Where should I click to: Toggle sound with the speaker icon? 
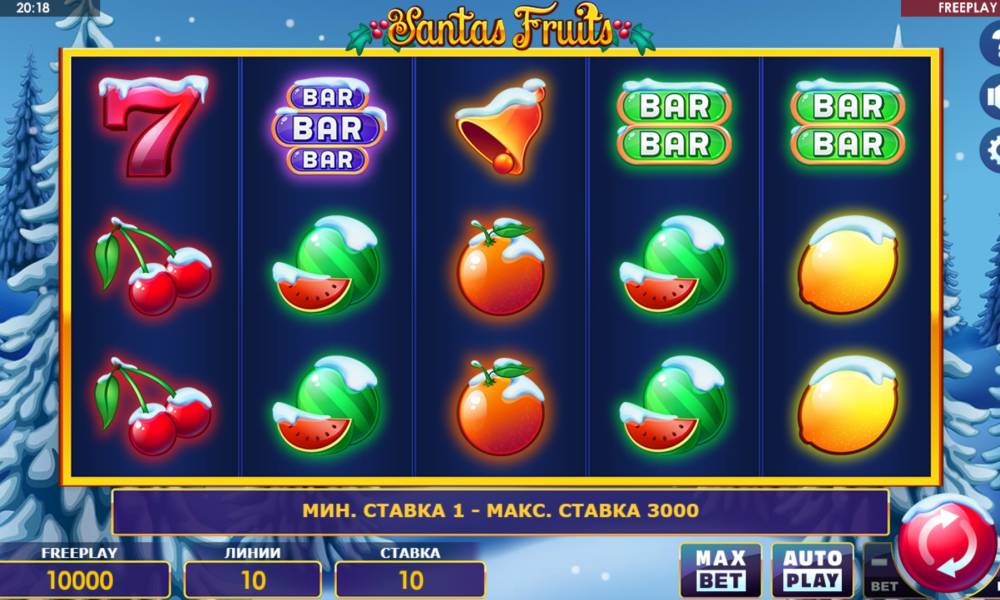click(992, 97)
